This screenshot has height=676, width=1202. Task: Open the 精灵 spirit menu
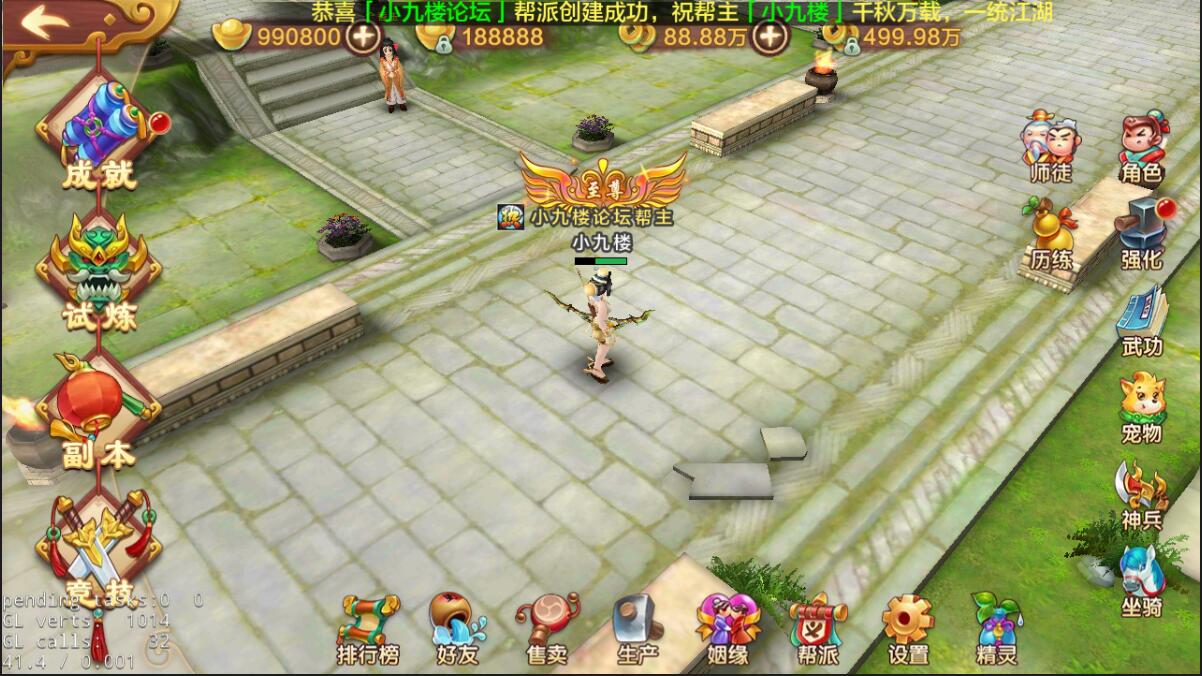[x=996, y=630]
